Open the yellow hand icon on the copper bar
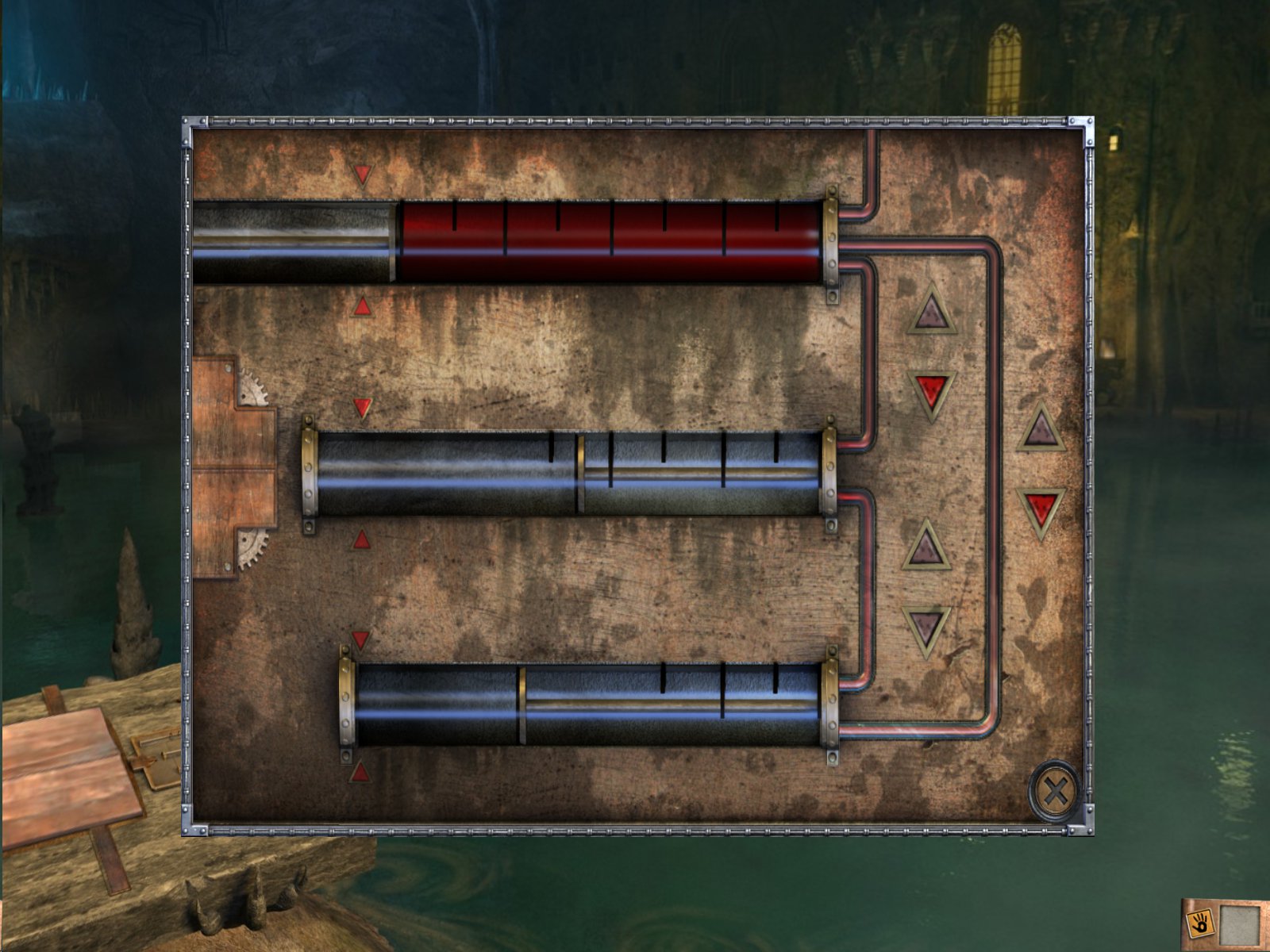This screenshot has width=1270, height=952. tap(1200, 923)
